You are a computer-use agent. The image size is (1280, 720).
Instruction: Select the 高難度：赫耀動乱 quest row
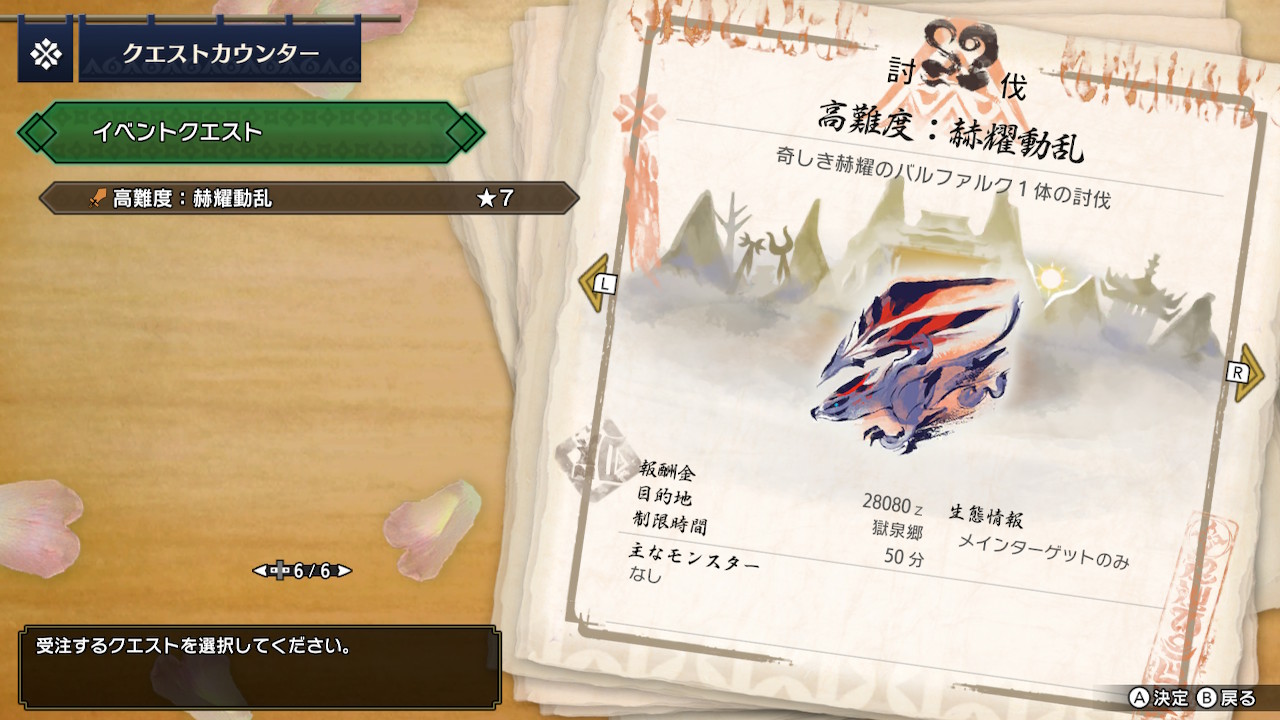pyautogui.click(x=308, y=198)
